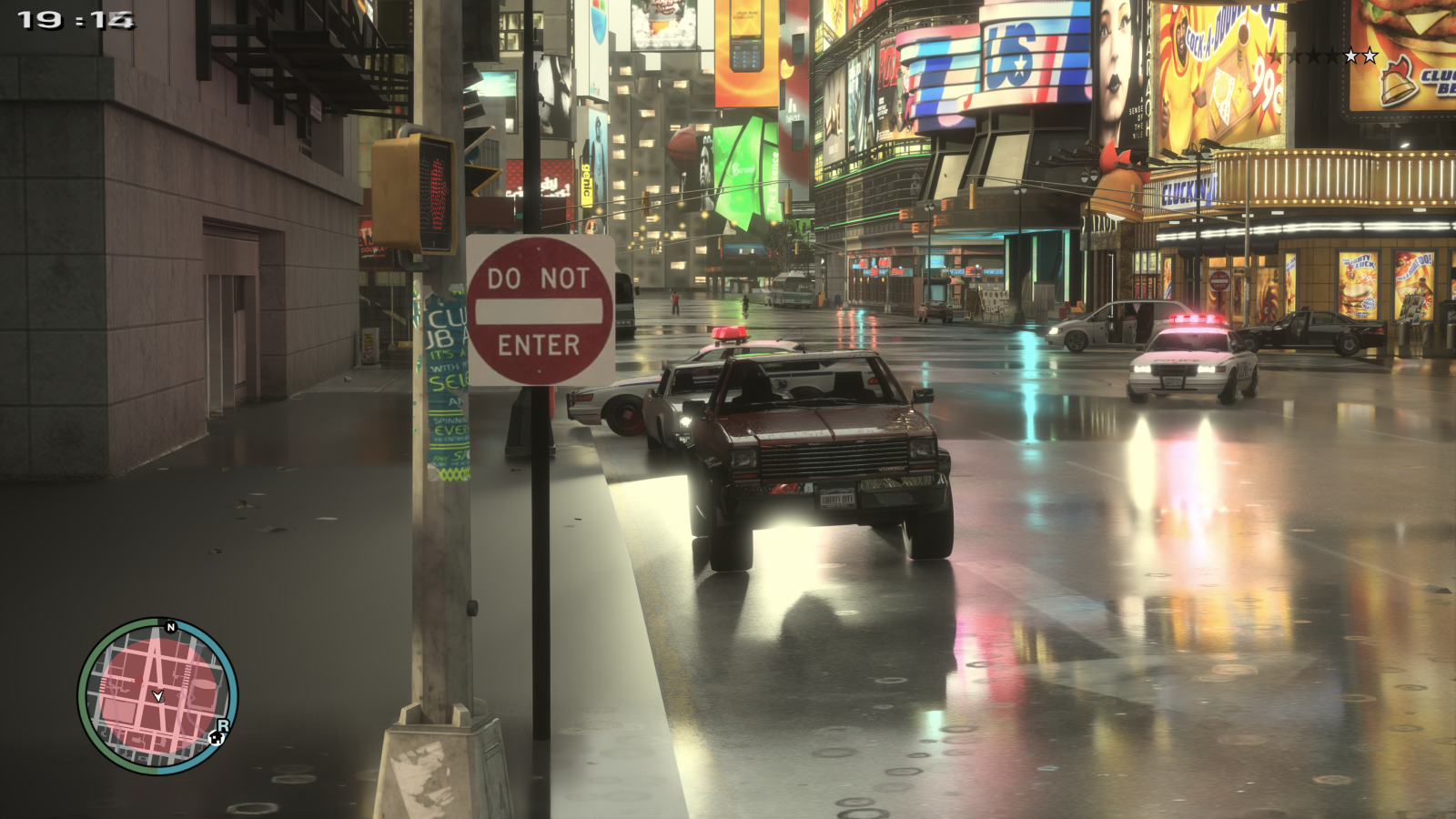
Task: Click the R marker beside the radar ring
Action: (223, 726)
